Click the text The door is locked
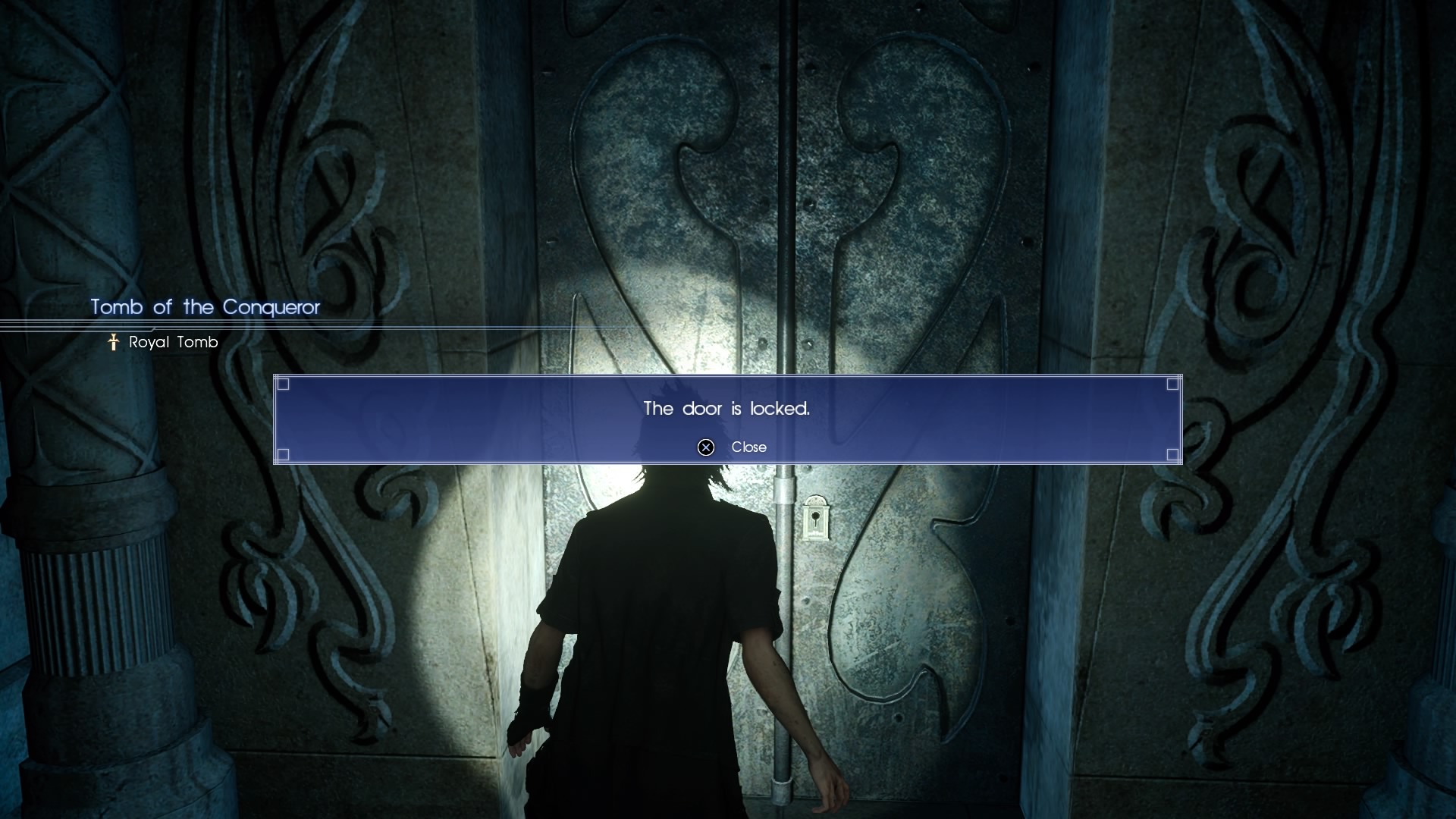Viewport: 1456px width, 819px height. (x=726, y=408)
